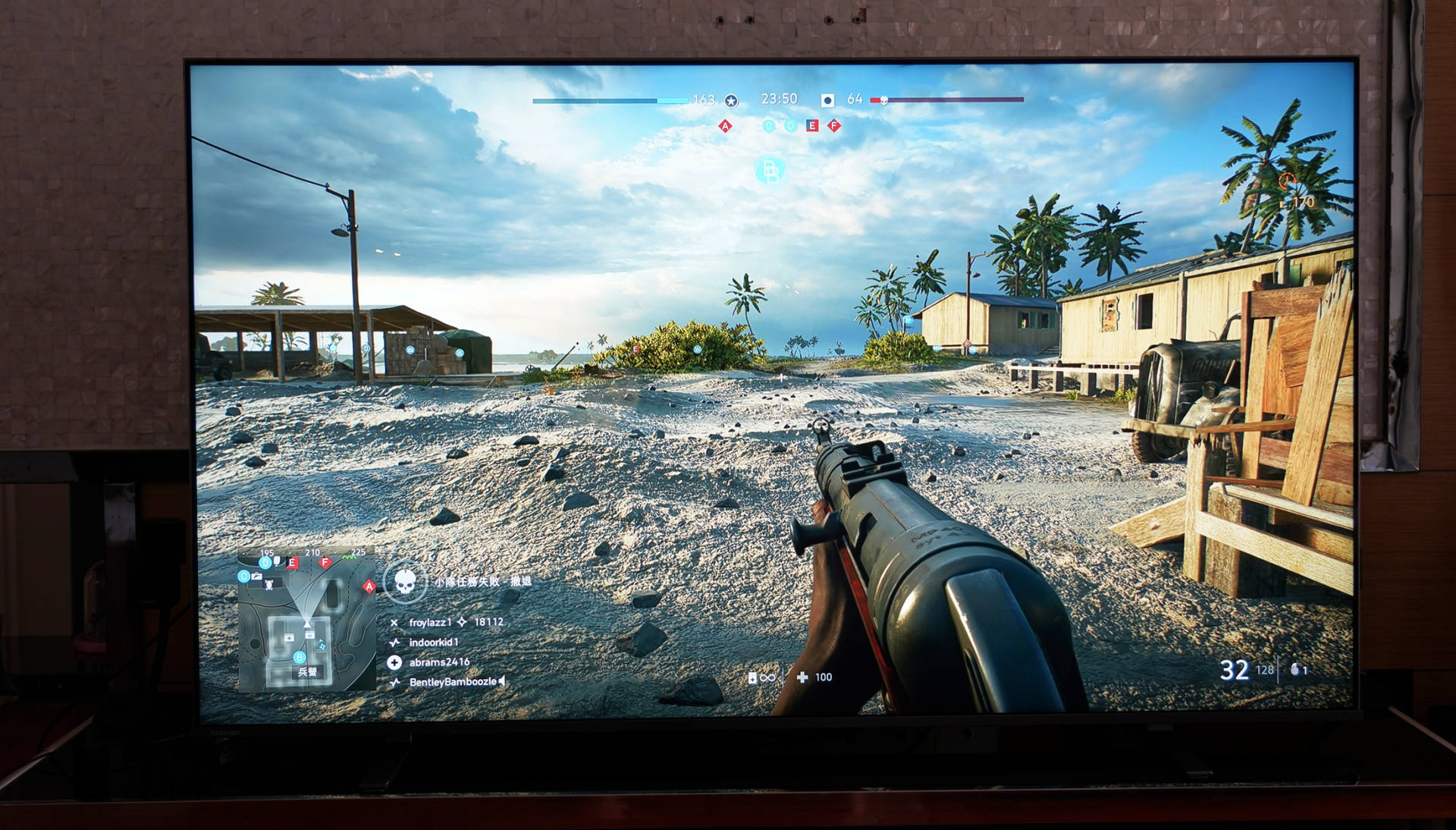Select objective F flag in the top bar
1456x830 pixels.
(834, 126)
